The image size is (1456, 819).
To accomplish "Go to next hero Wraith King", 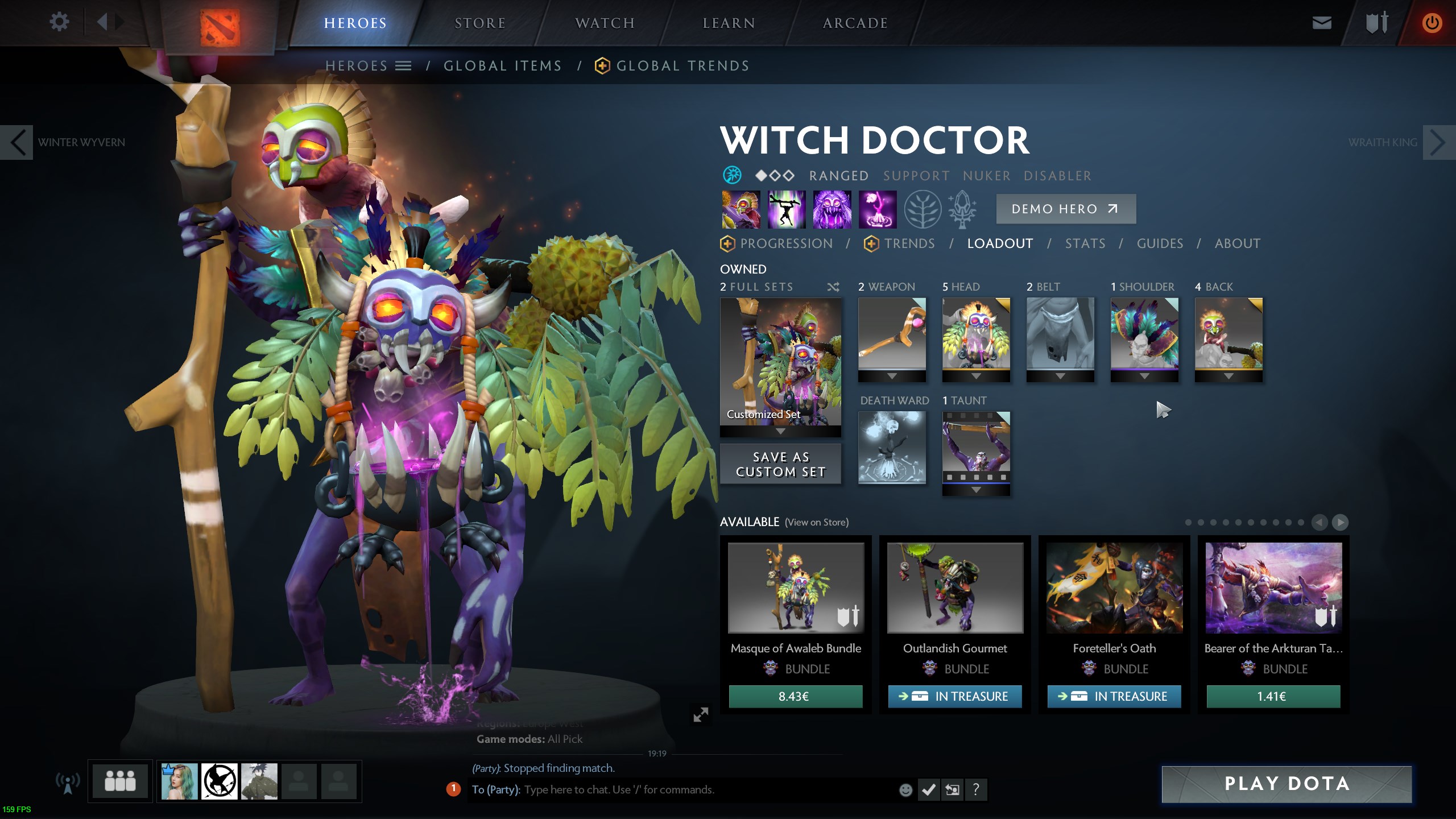I will pos(1437,143).
